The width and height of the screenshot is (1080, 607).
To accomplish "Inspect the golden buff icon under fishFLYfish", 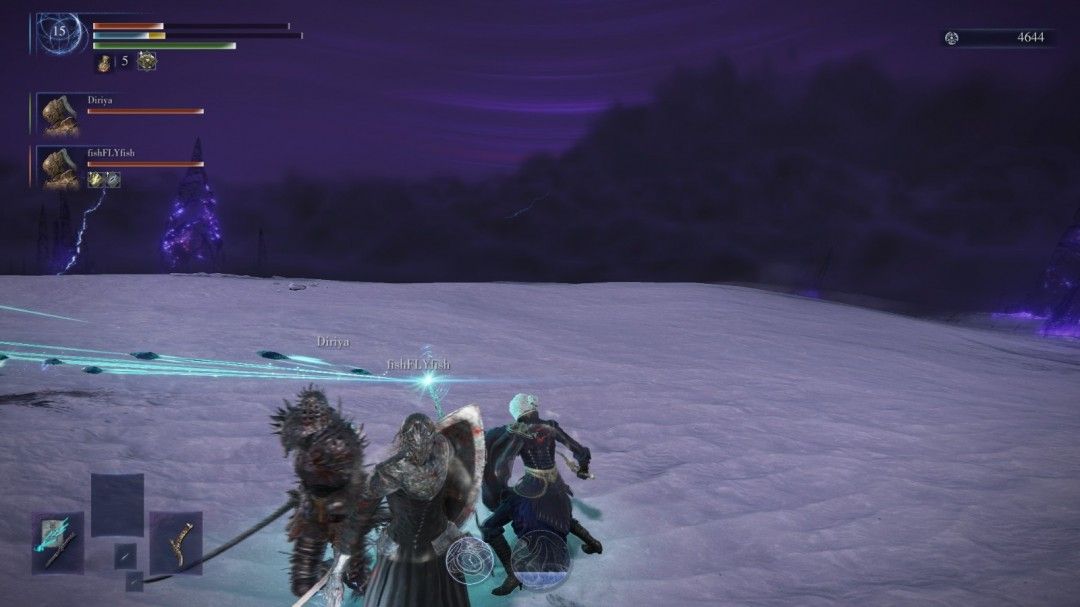I will click(x=95, y=179).
